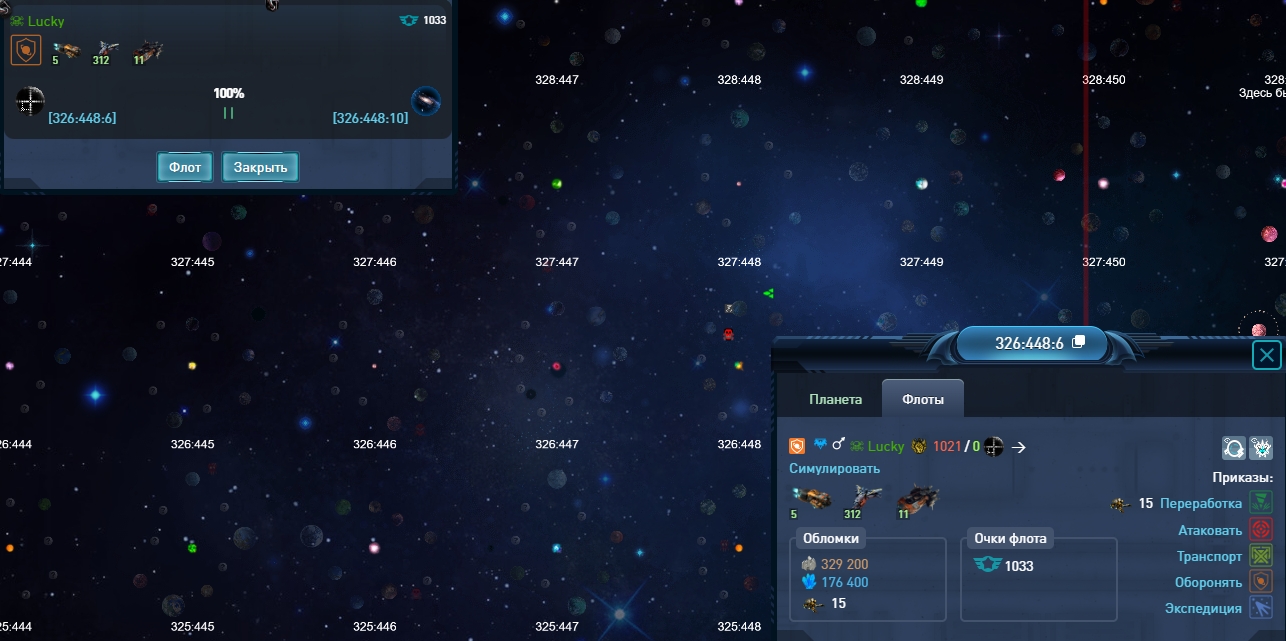This screenshot has height=641, width=1286.
Task: Open the Флот button in the fleet popup
Action: (x=185, y=167)
